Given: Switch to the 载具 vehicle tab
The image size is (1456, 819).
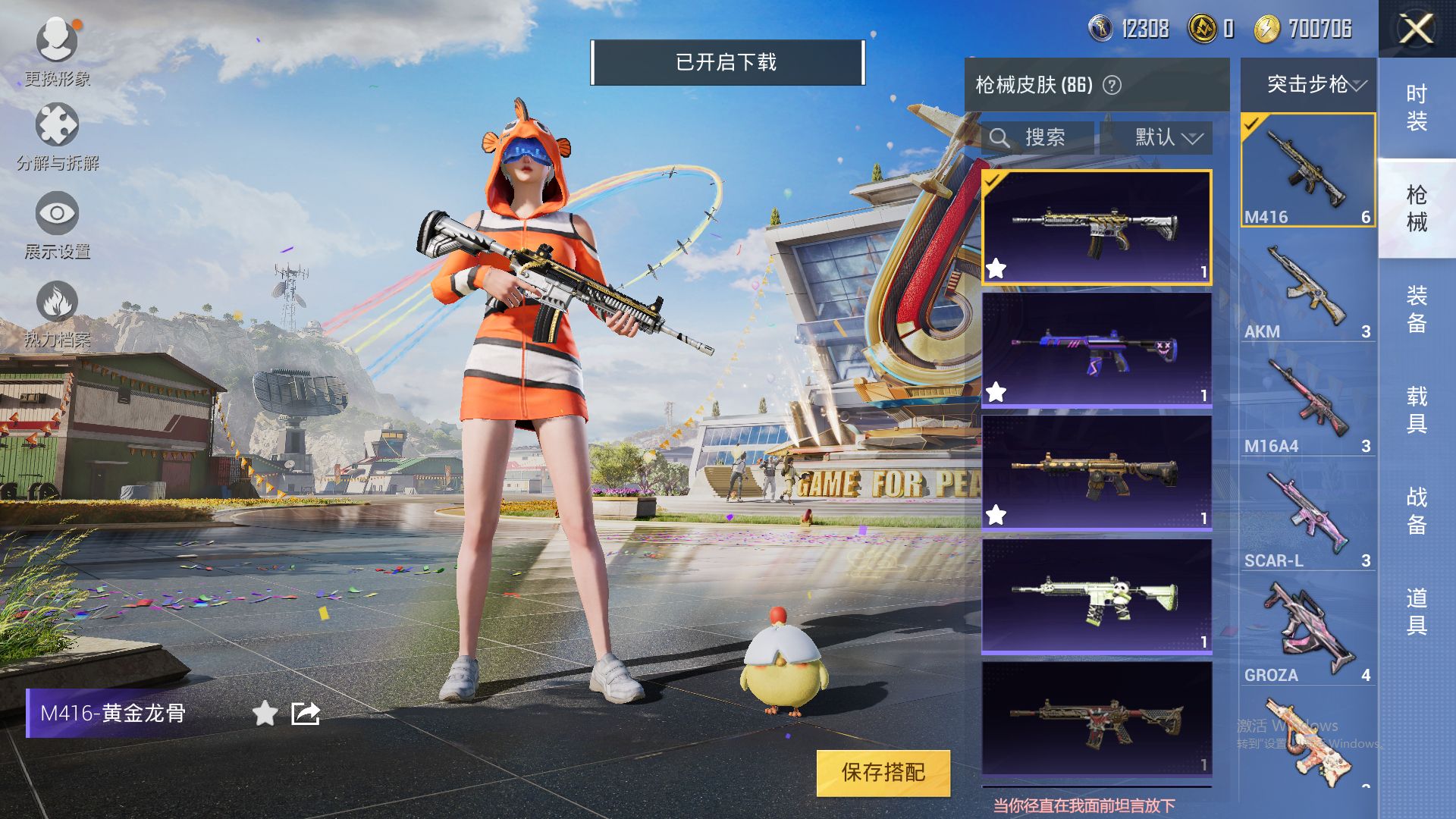Looking at the screenshot, I should coord(1417,409).
